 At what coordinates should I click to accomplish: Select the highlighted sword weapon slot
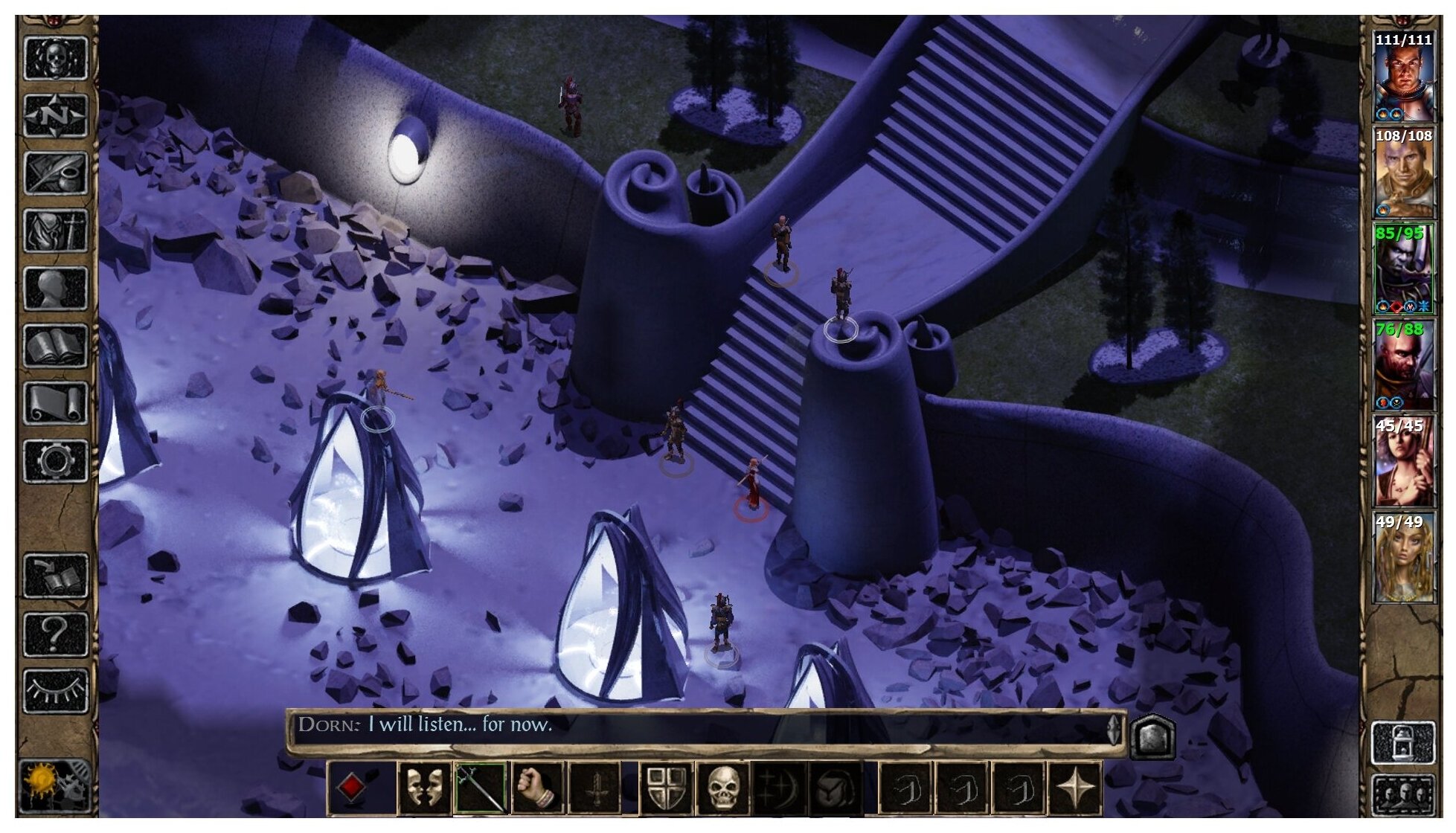[x=481, y=788]
